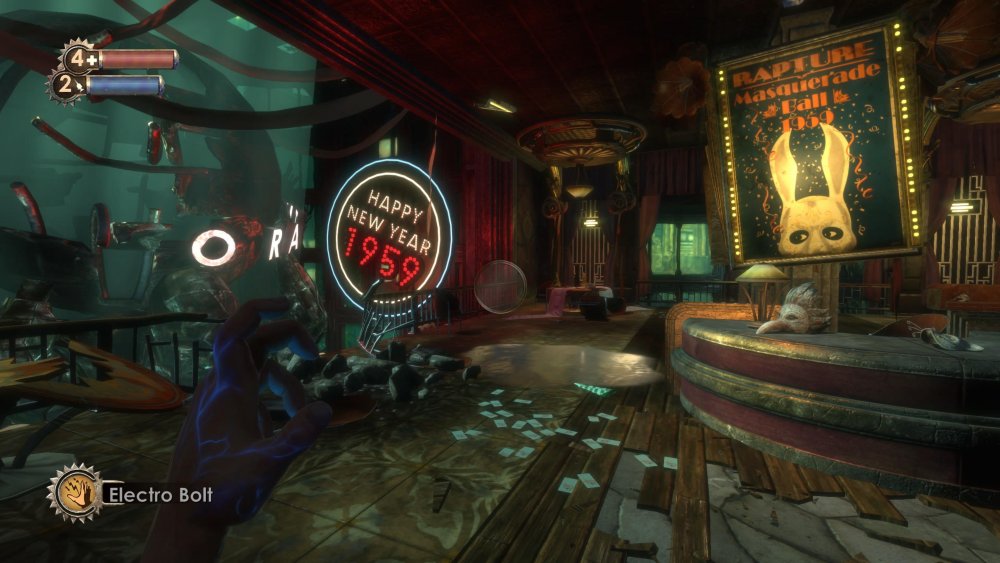Select the Electro Bolt plasmid icon

[76, 492]
